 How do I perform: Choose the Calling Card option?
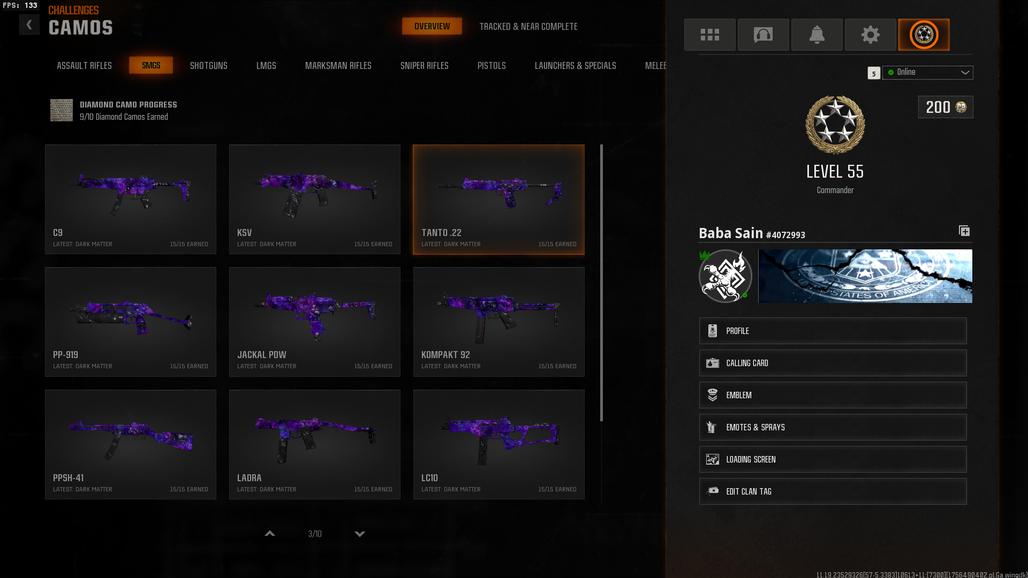pyautogui.click(x=832, y=363)
